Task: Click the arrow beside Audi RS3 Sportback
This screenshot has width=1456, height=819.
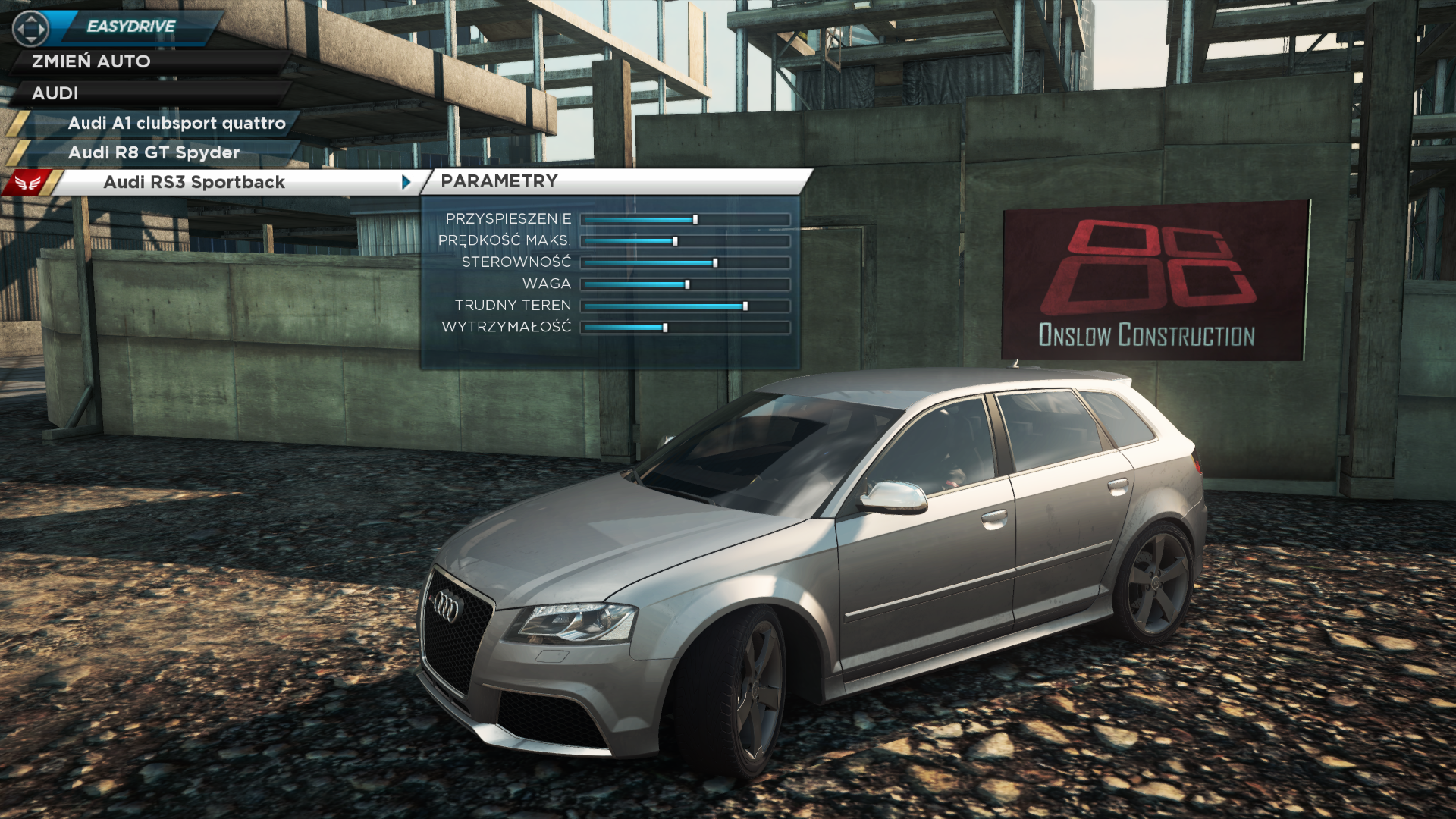Action: [406, 182]
